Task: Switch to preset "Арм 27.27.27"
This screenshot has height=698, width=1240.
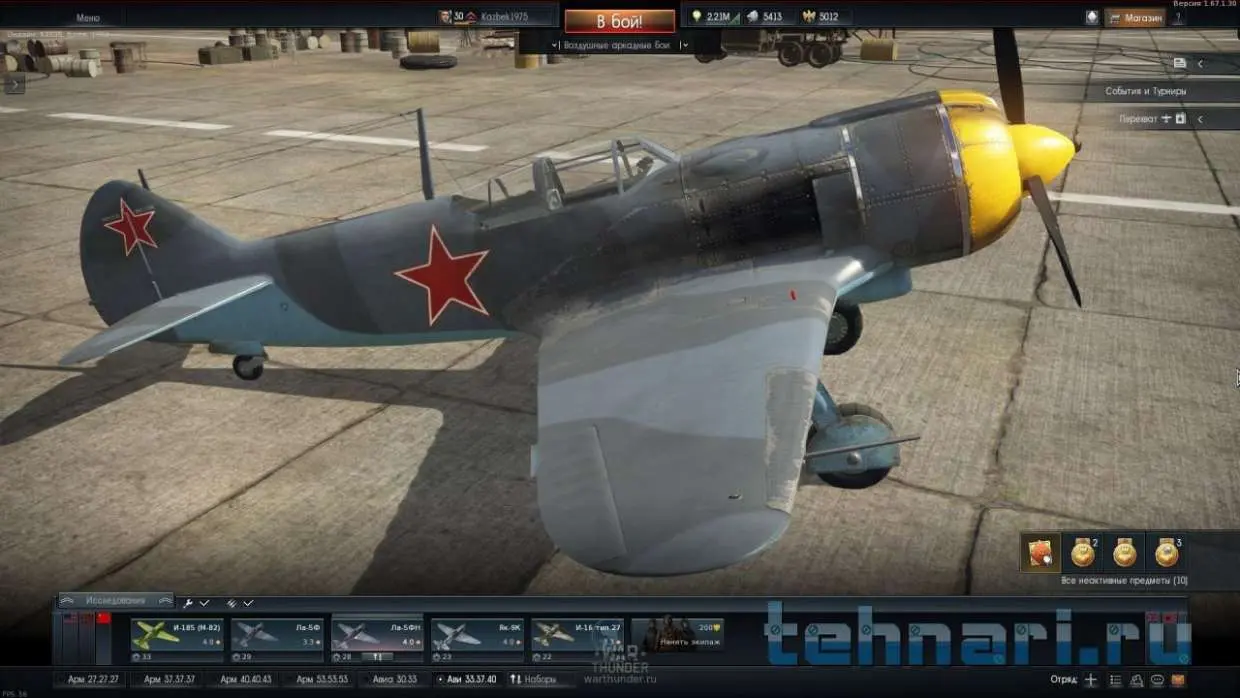Action: tap(93, 680)
